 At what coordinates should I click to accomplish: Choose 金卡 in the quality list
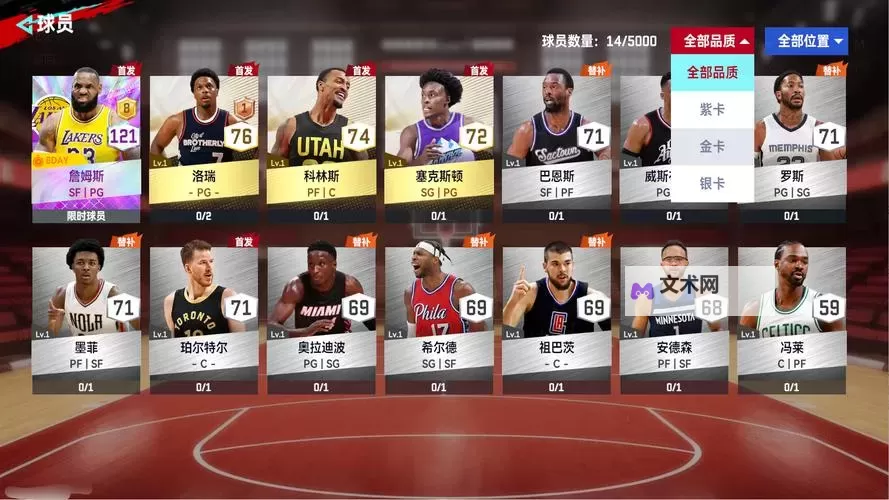coord(712,146)
